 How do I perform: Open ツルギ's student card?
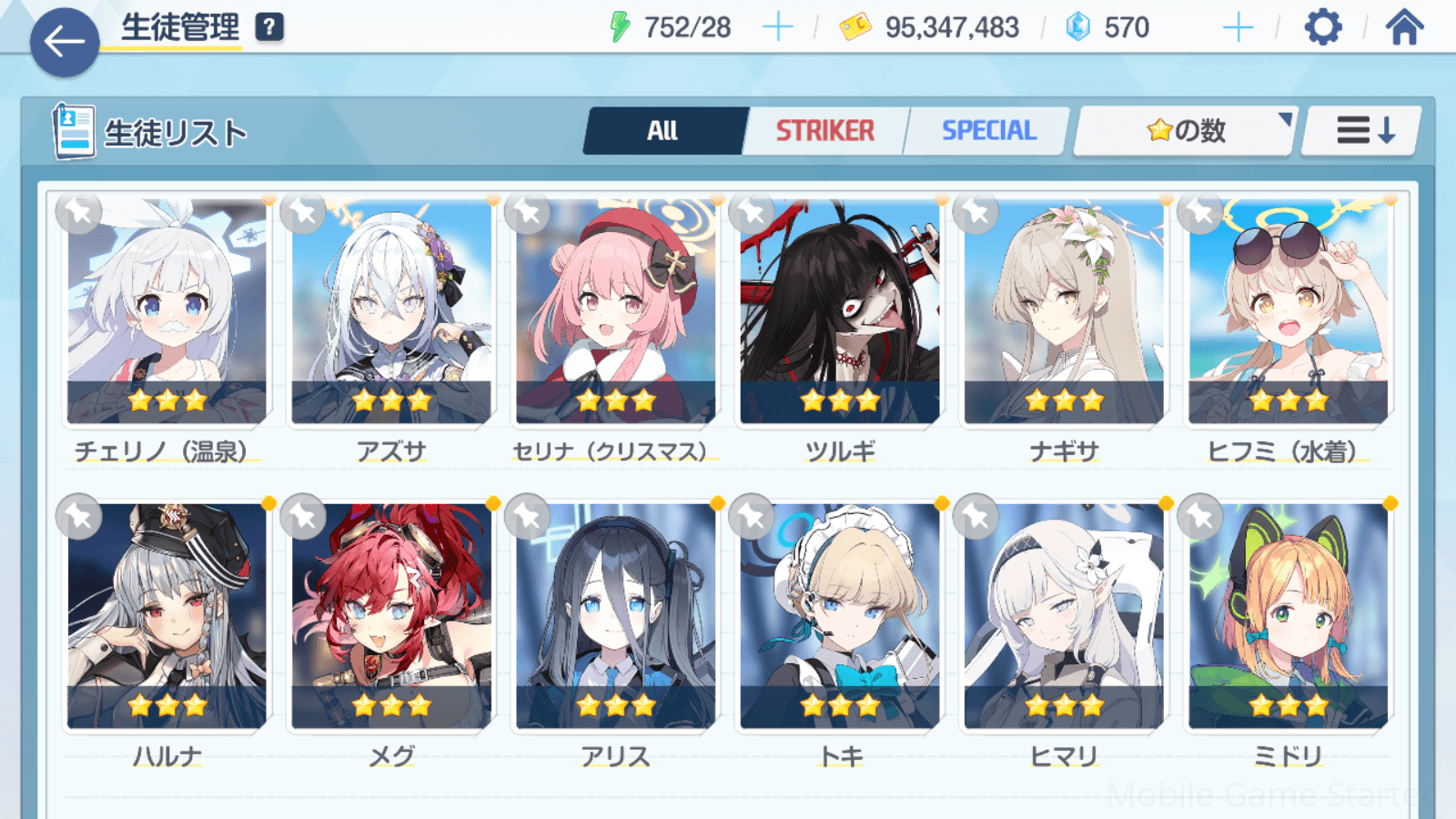[x=840, y=311]
